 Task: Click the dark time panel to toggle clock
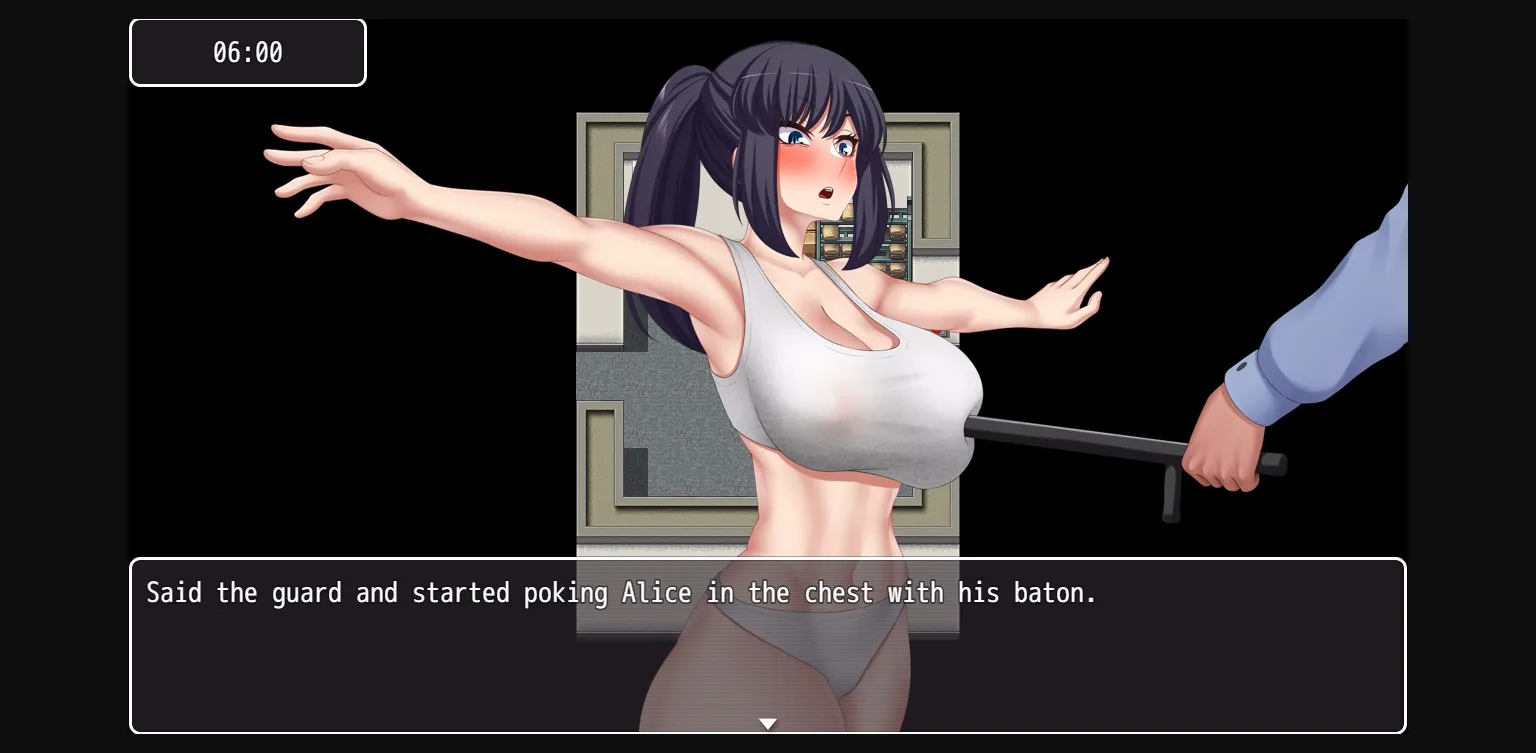pyautogui.click(x=247, y=52)
